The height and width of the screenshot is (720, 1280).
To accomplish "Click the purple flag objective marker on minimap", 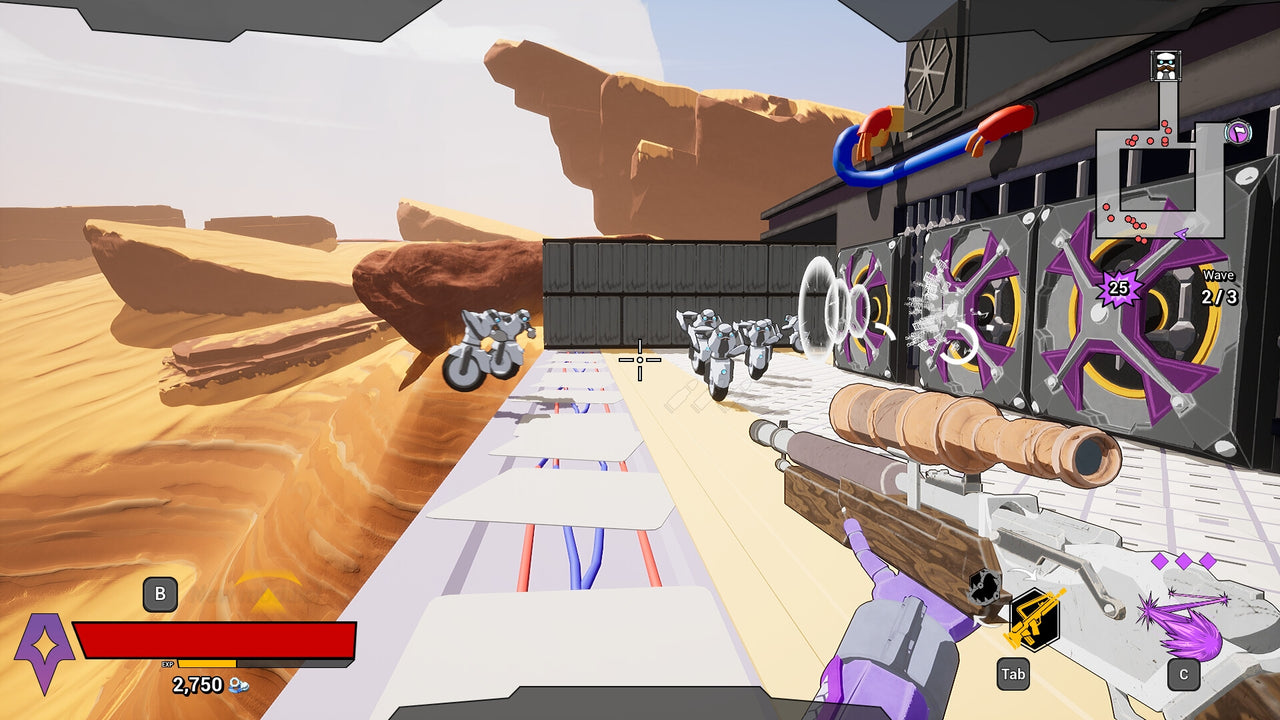I will pyautogui.click(x=1236, y=131).
